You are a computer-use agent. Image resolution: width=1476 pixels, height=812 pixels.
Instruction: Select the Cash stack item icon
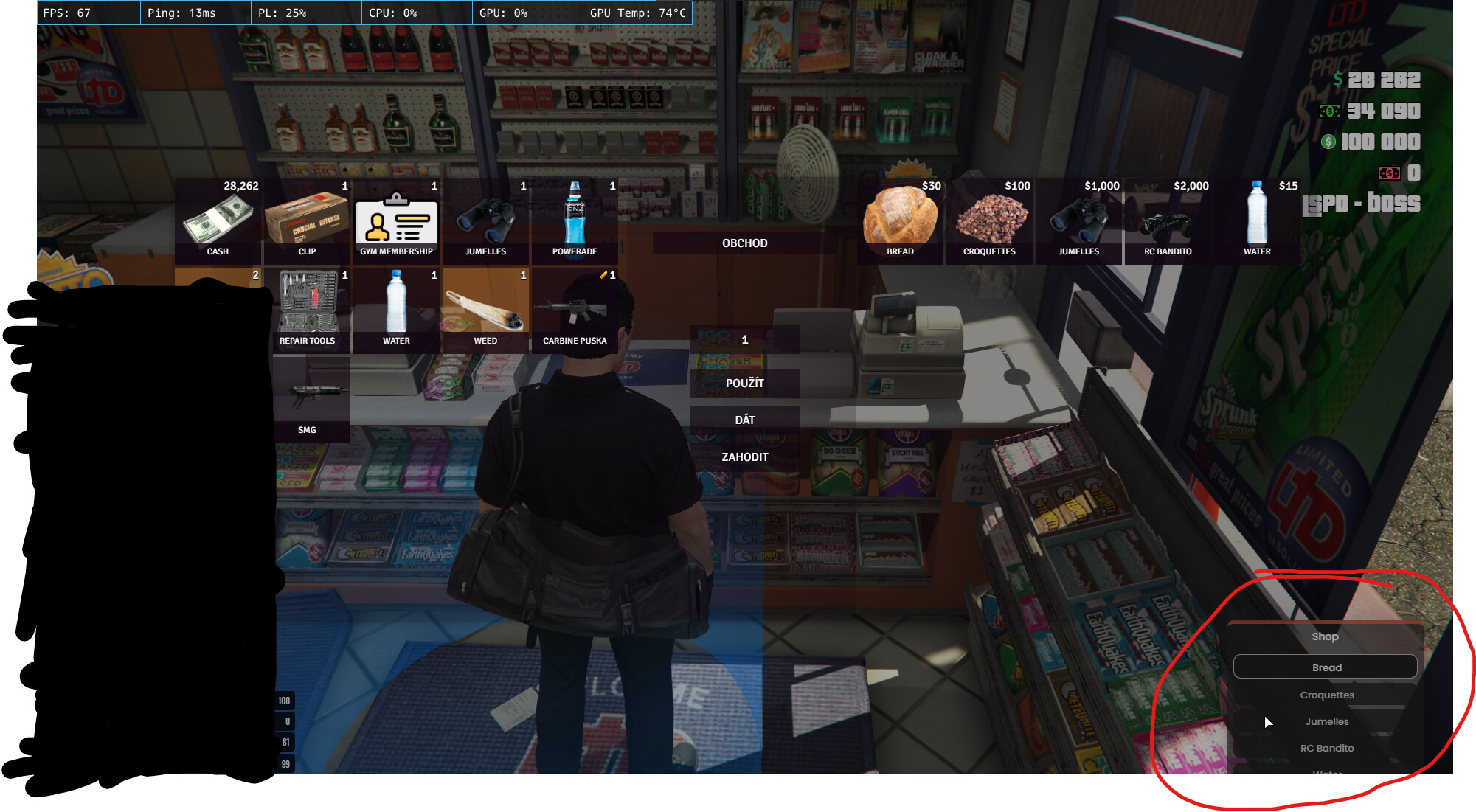coord(218,218)
